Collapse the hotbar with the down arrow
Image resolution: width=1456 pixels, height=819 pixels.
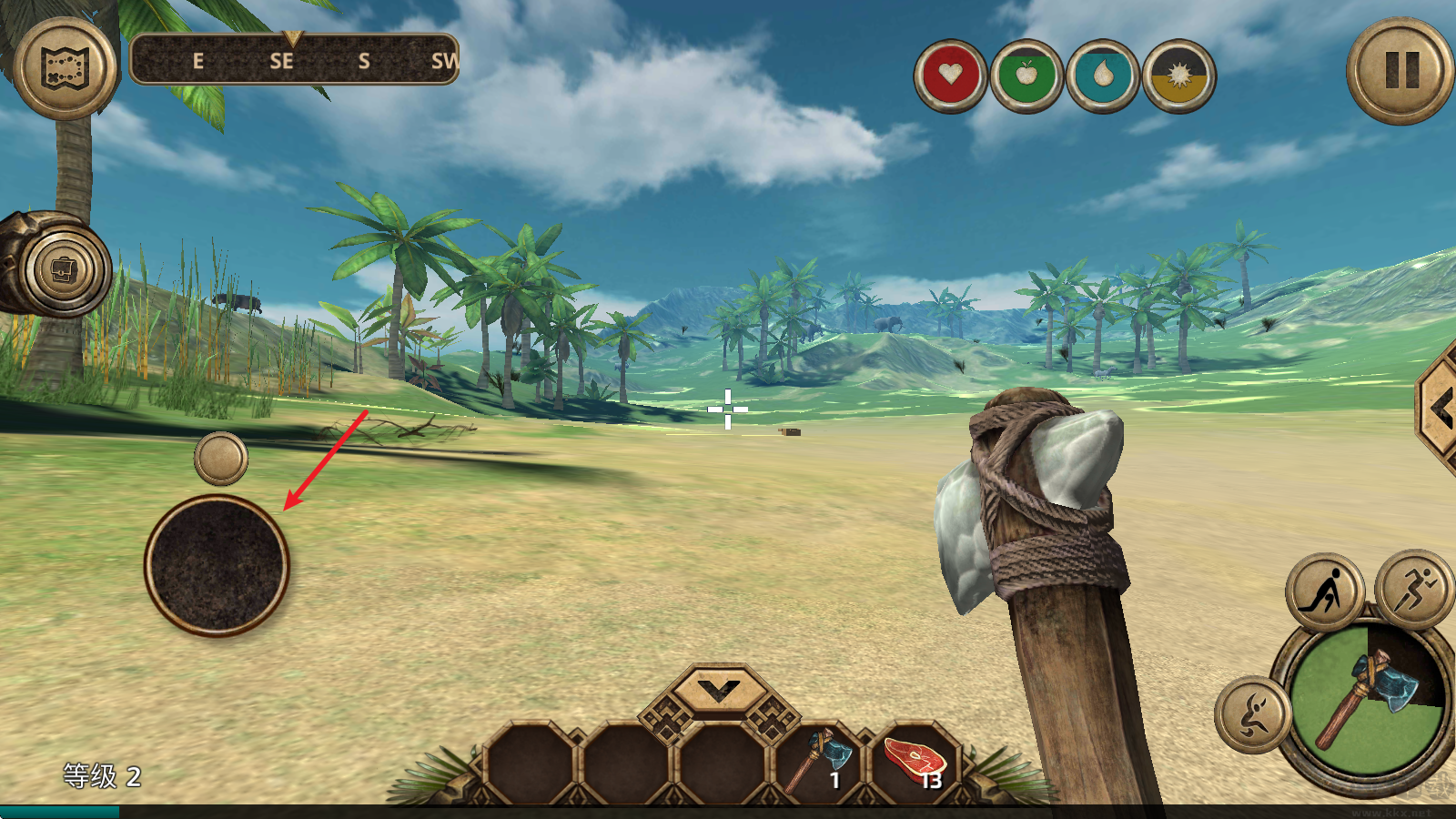click(x=720, y=692)
